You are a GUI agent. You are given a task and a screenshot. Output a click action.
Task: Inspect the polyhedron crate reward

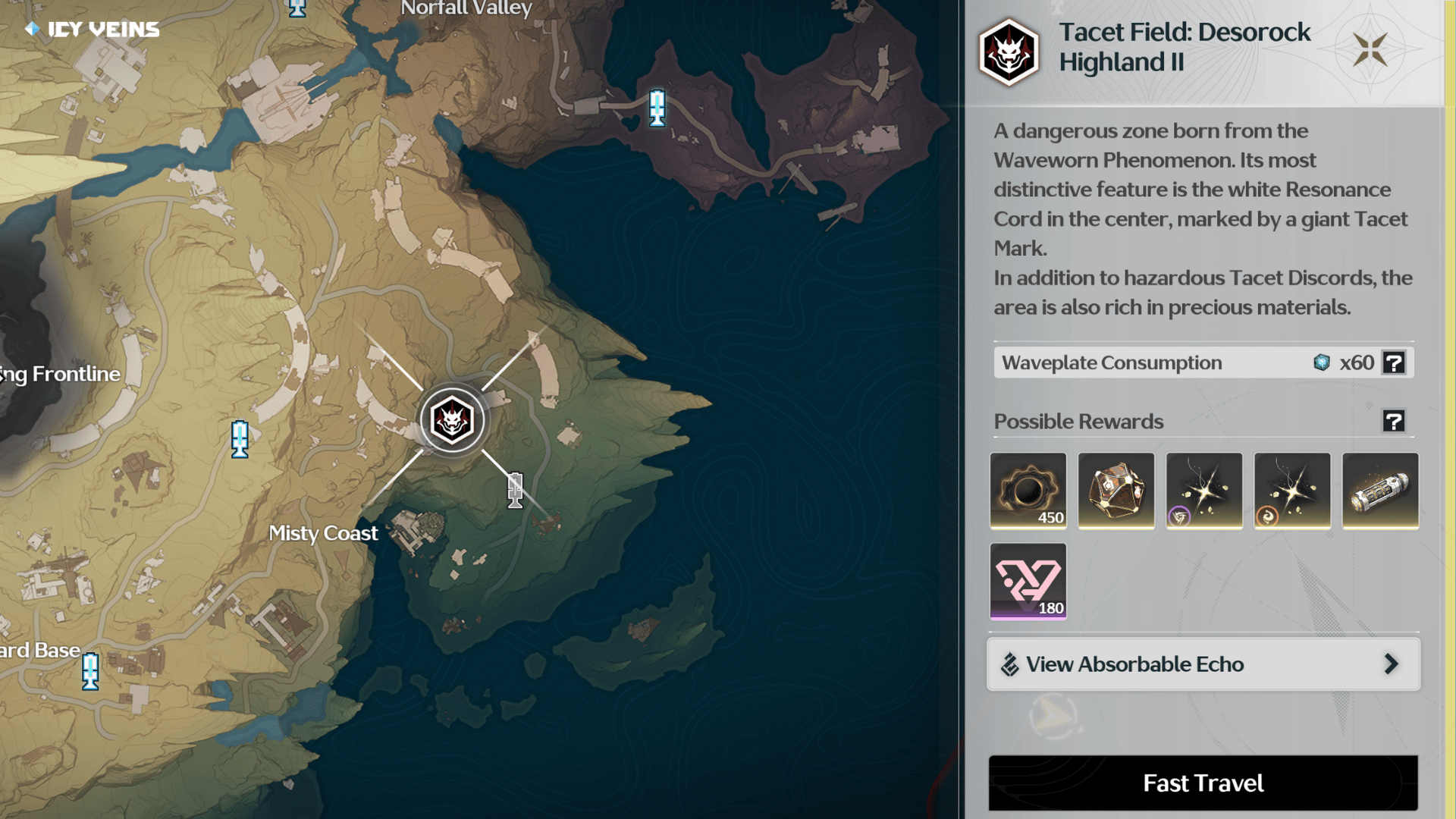1116,491
